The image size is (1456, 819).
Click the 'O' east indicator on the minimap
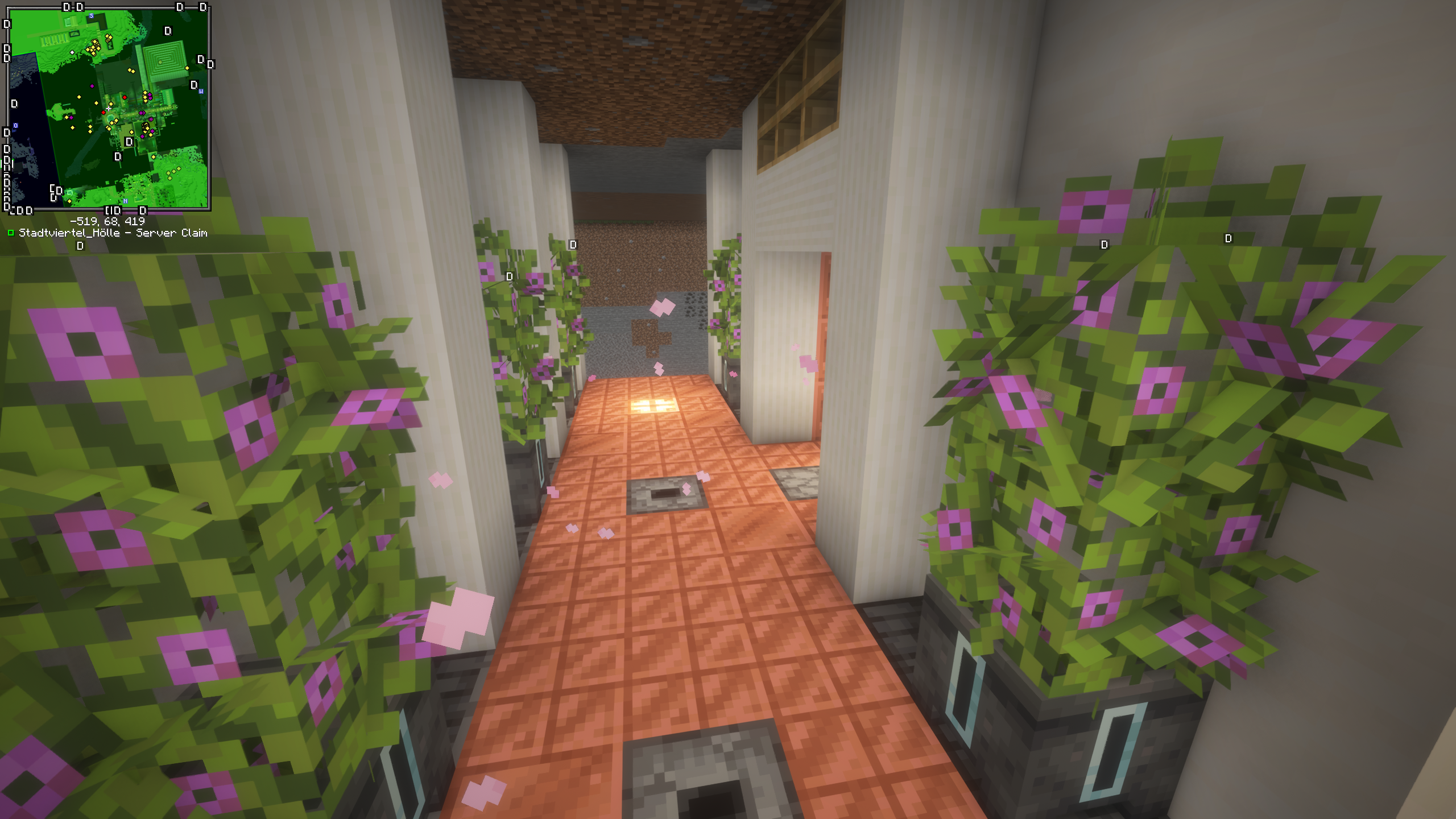click(x=15, y=126)
